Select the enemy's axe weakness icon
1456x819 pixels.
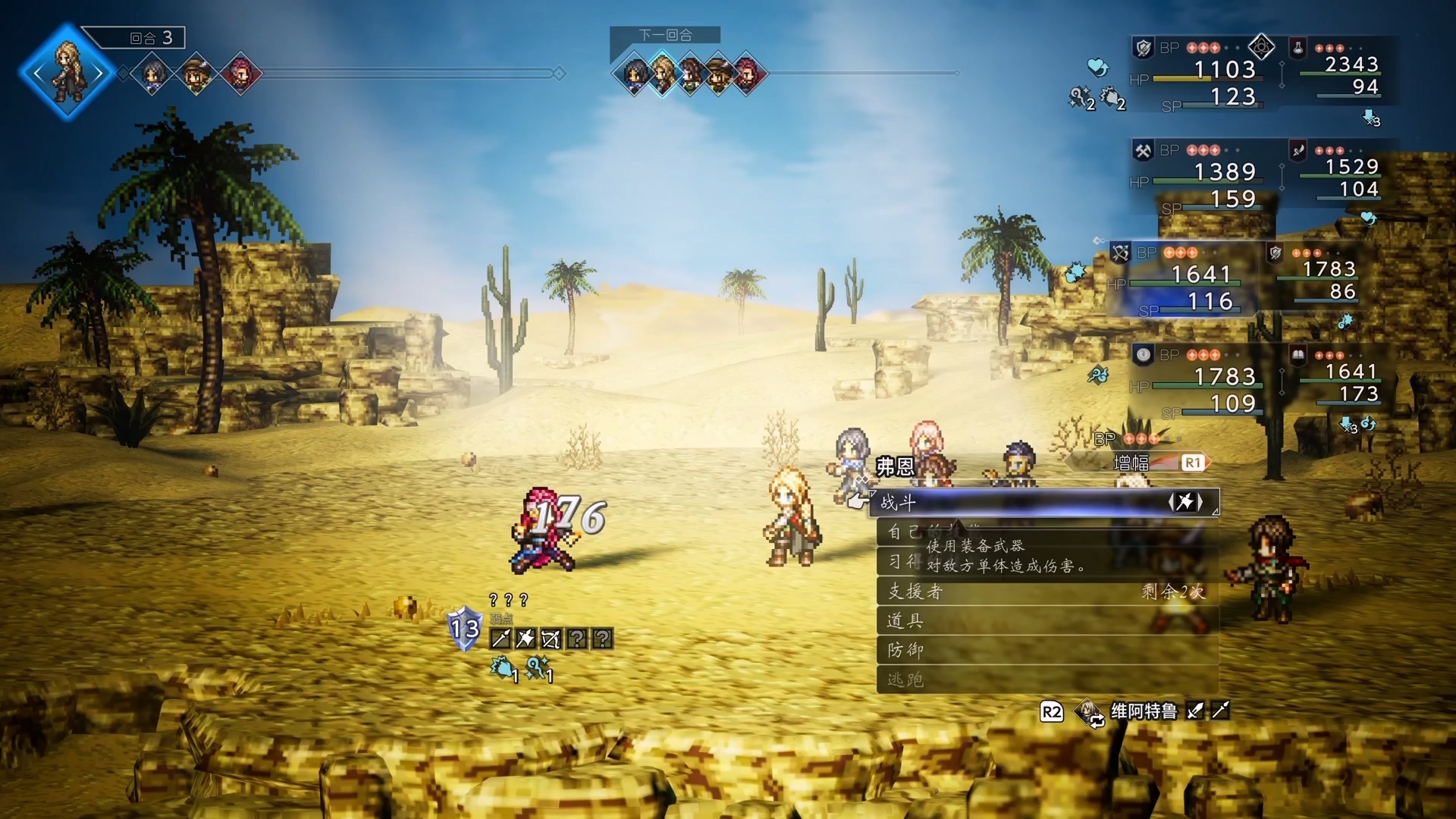click(526, 639)
